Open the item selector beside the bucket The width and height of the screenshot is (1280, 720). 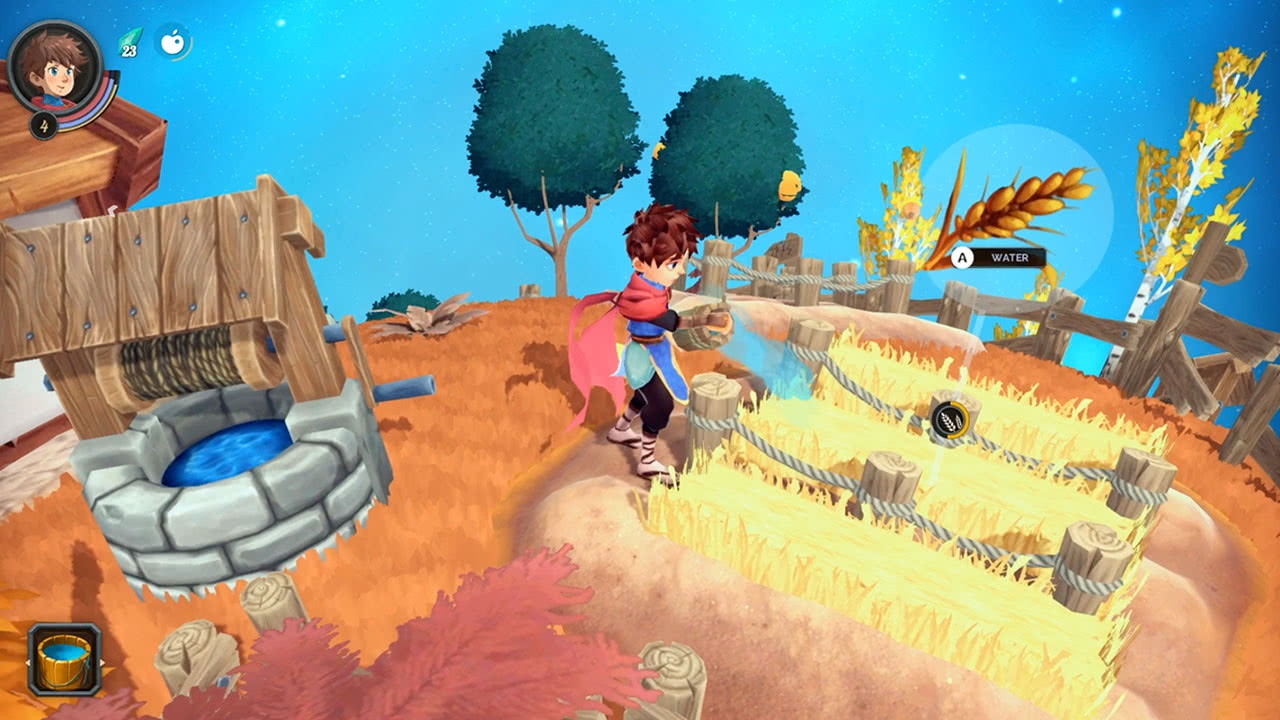[x=102, y=662]
